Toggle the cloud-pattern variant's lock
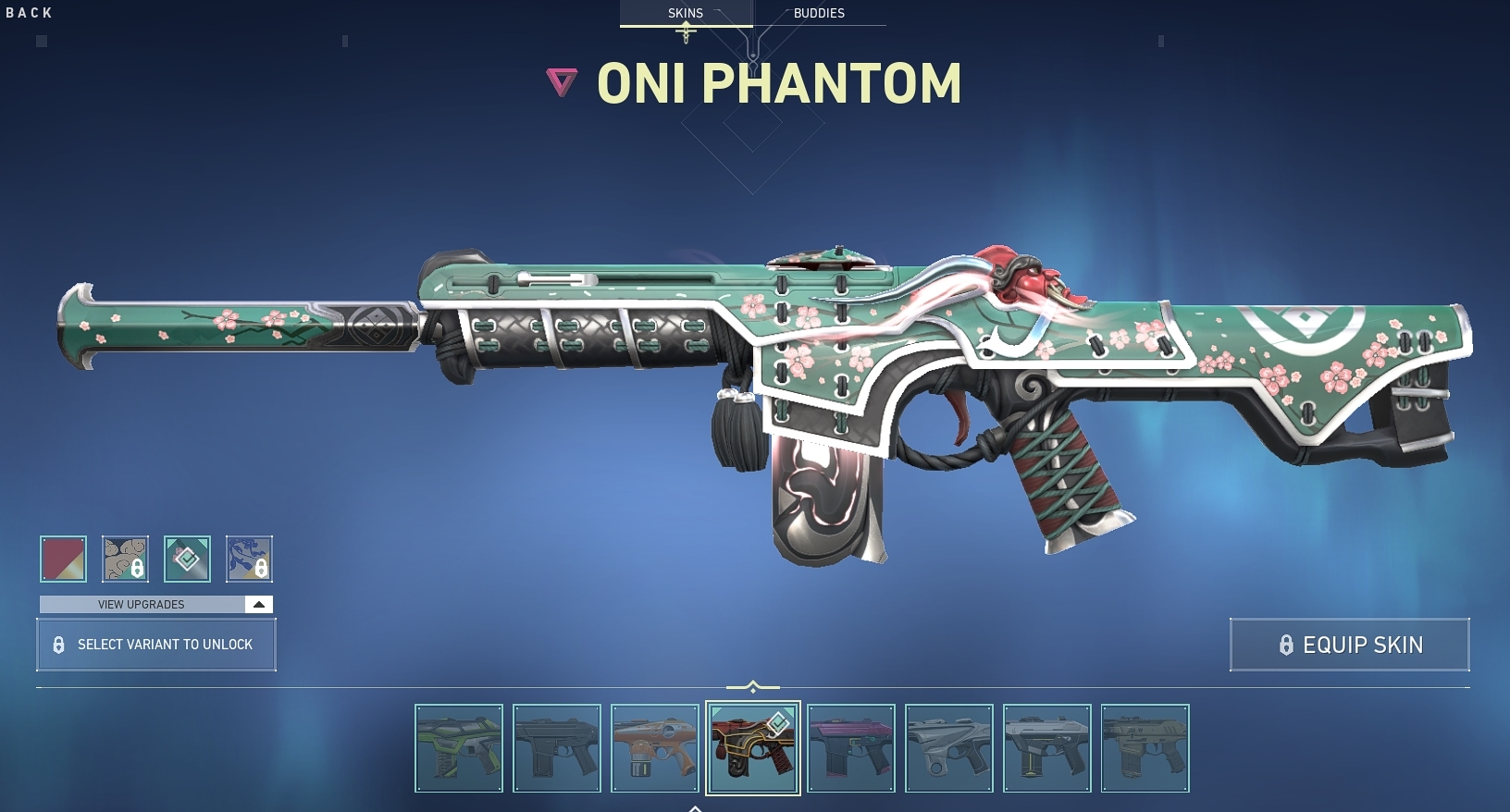Screen dimensions: 1510x812 (138, 569)
